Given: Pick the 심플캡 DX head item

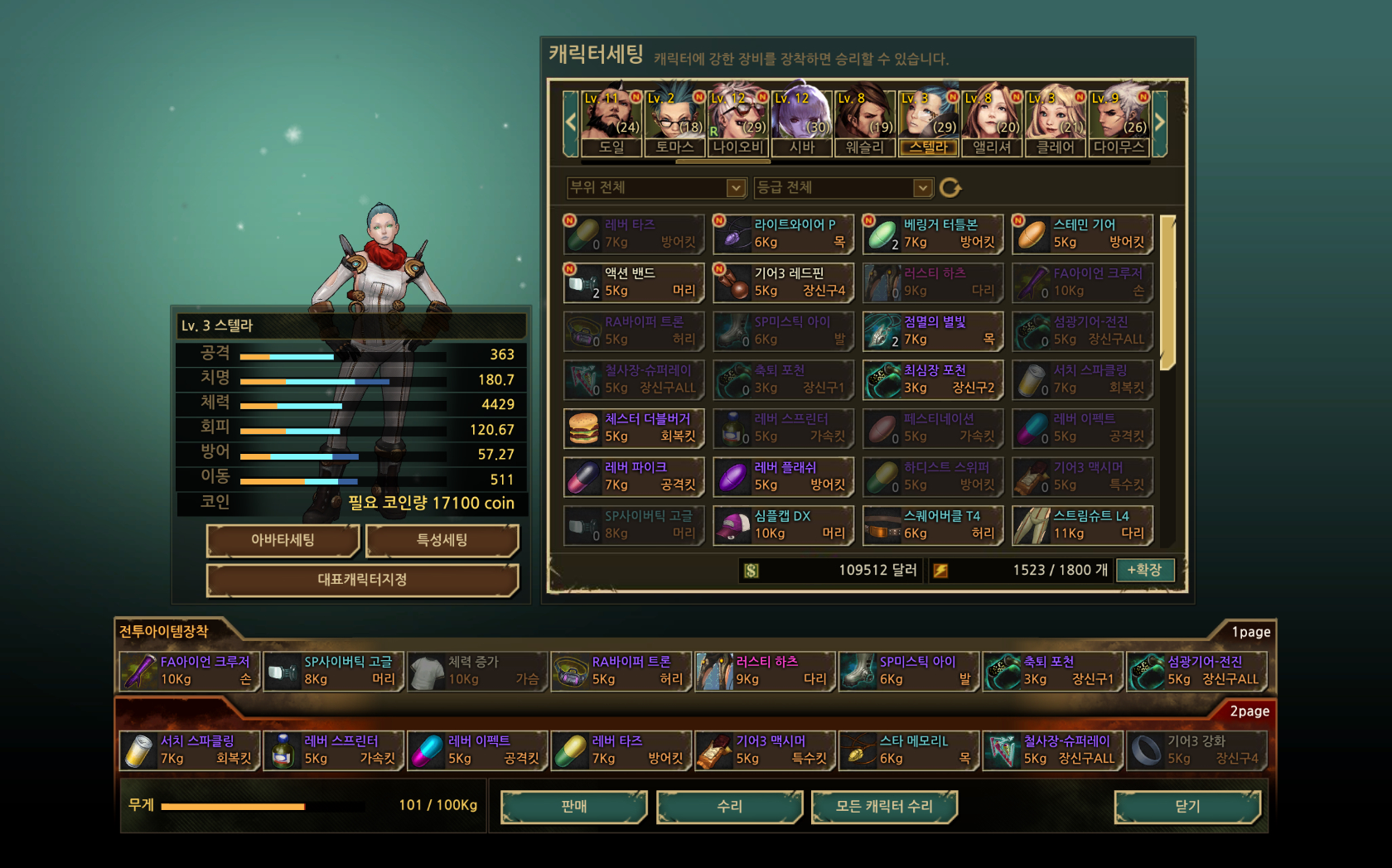Looking at the screenshot, I should [x=783, y=525].
